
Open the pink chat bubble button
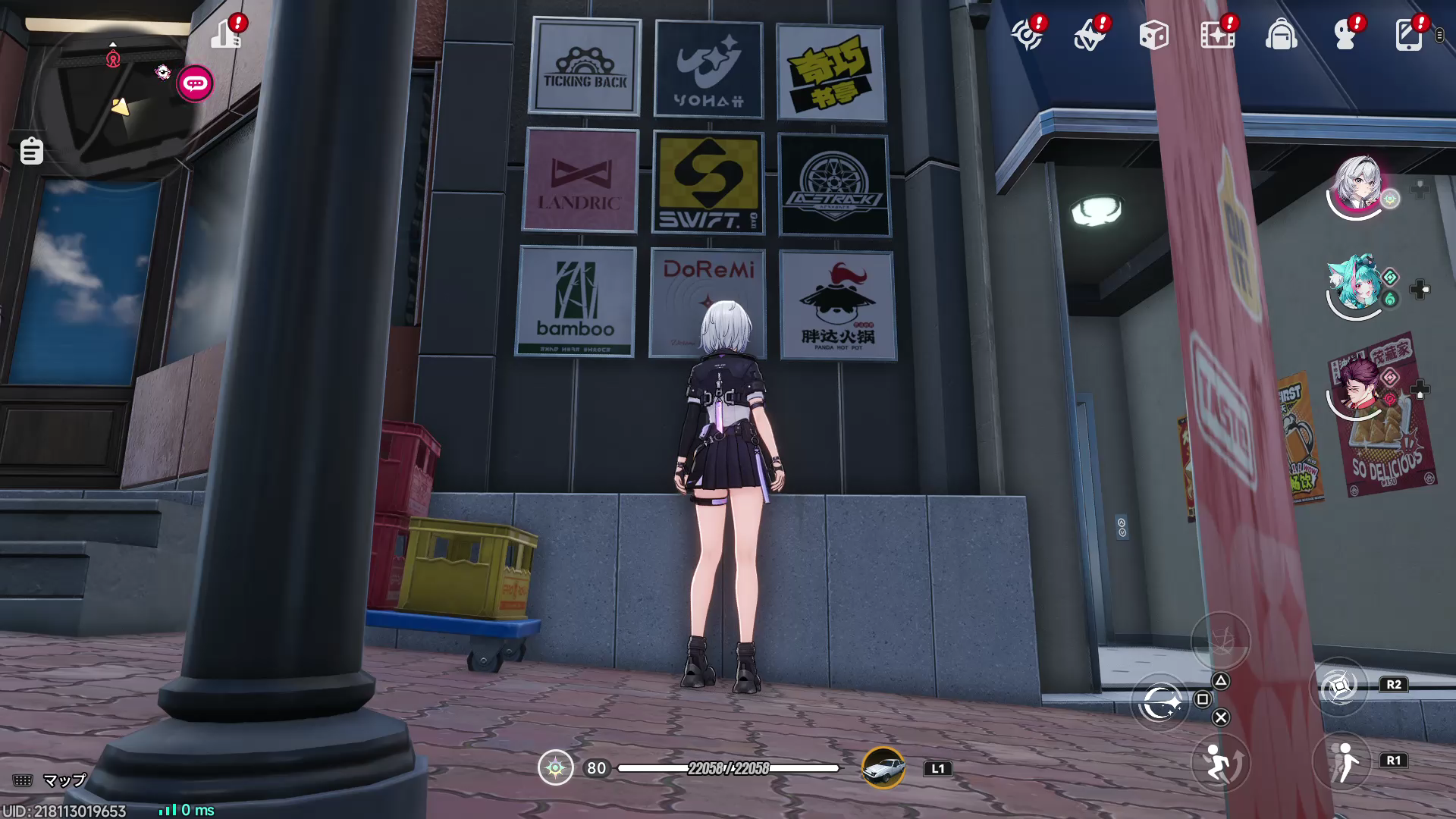195,83
